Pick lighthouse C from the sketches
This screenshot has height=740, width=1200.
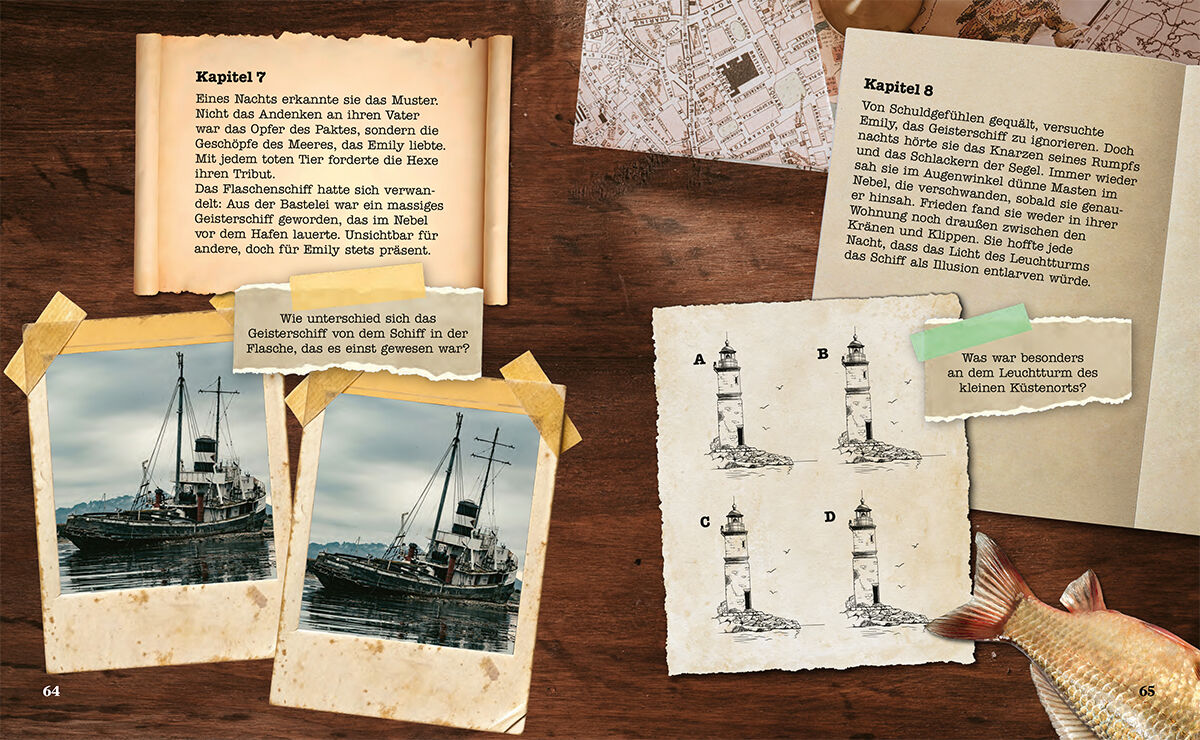click(x=735, y=565)
